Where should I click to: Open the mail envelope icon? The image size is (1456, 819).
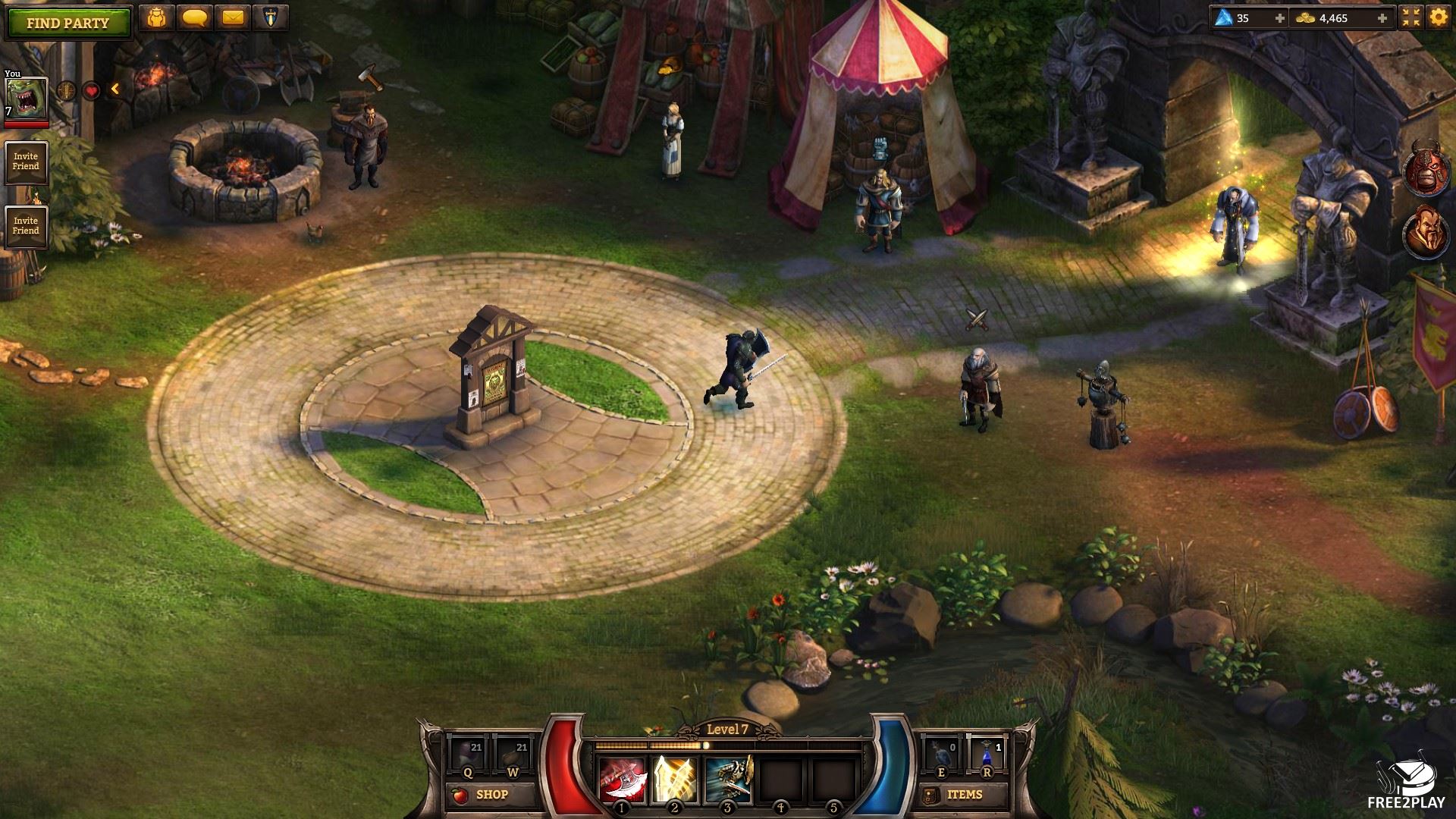coord(233,18)
